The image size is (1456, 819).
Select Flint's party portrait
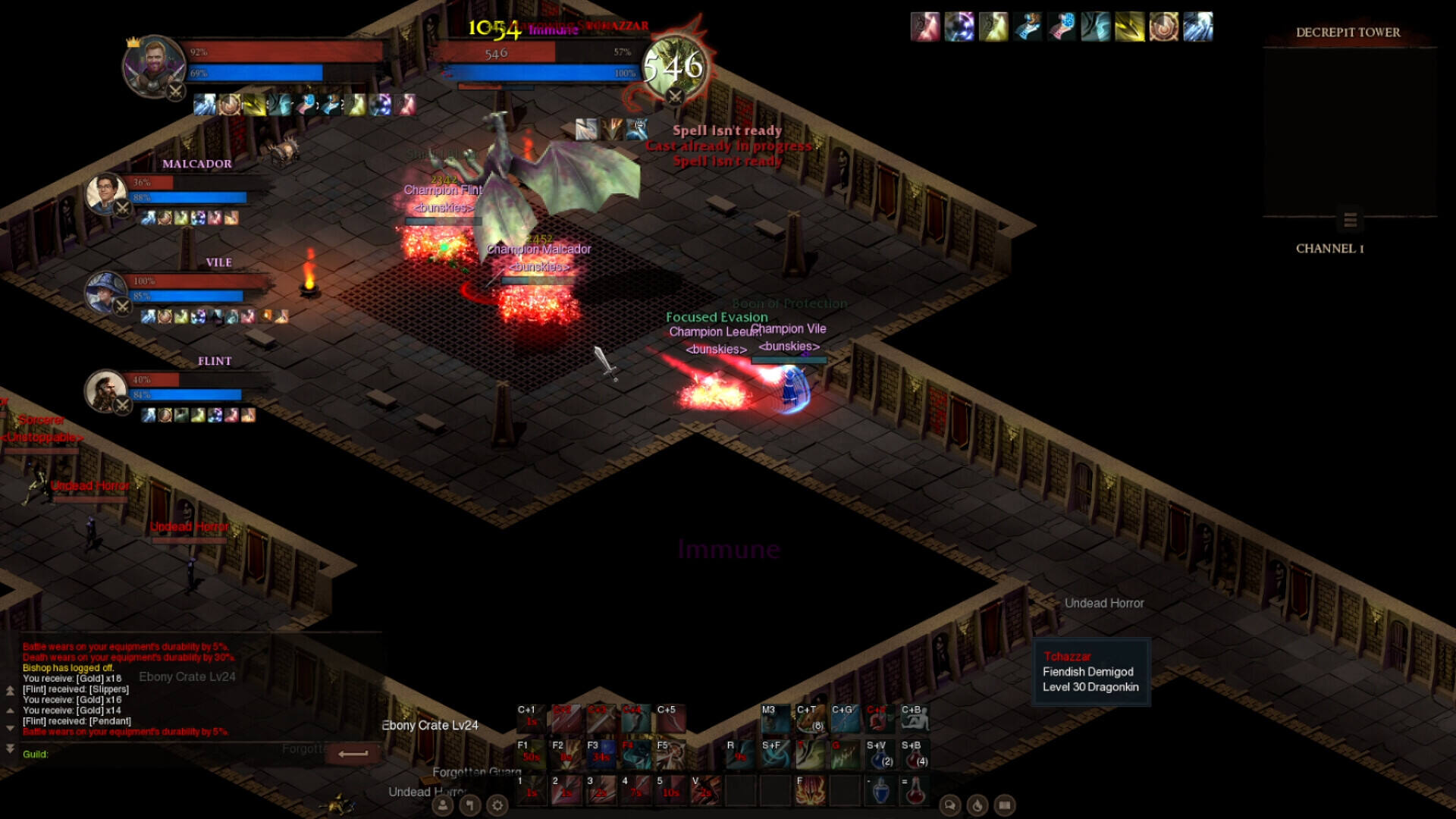pos(106,391)
